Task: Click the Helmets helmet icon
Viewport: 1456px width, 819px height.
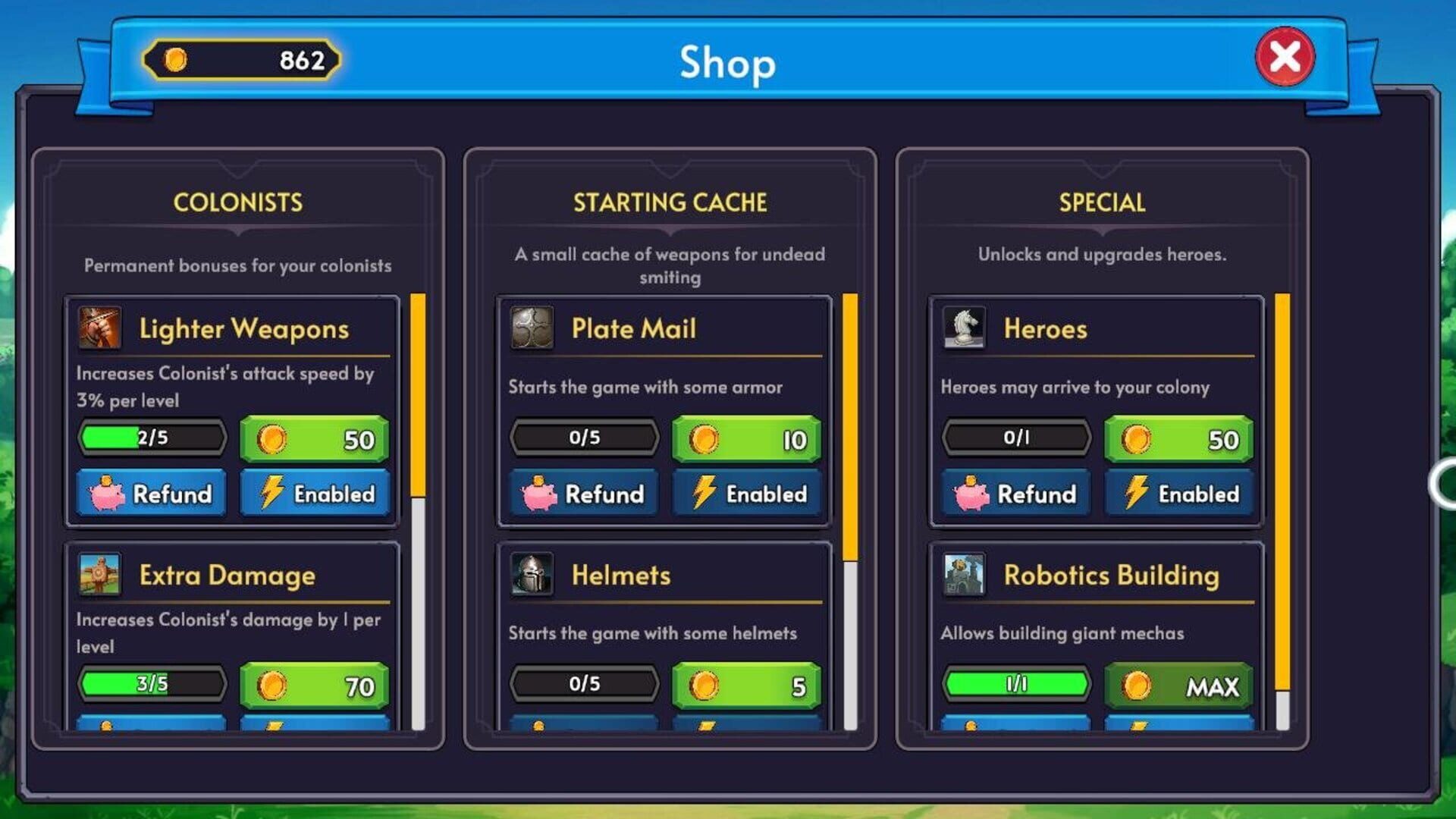Action: pos(533,576)
